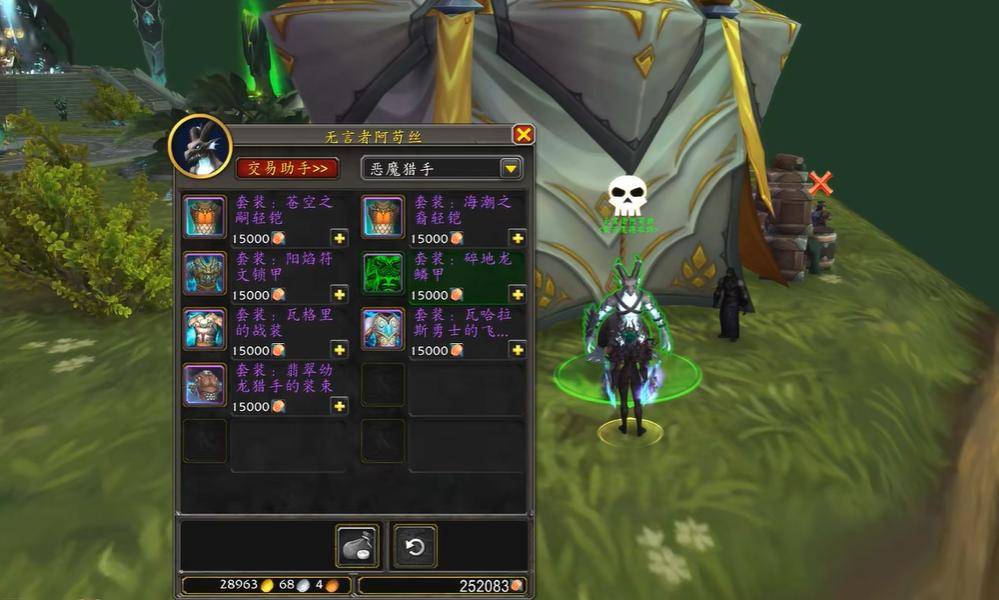Screen dimensions: 999x600
Task: Click the sell junk bag button
Action: 357,546
